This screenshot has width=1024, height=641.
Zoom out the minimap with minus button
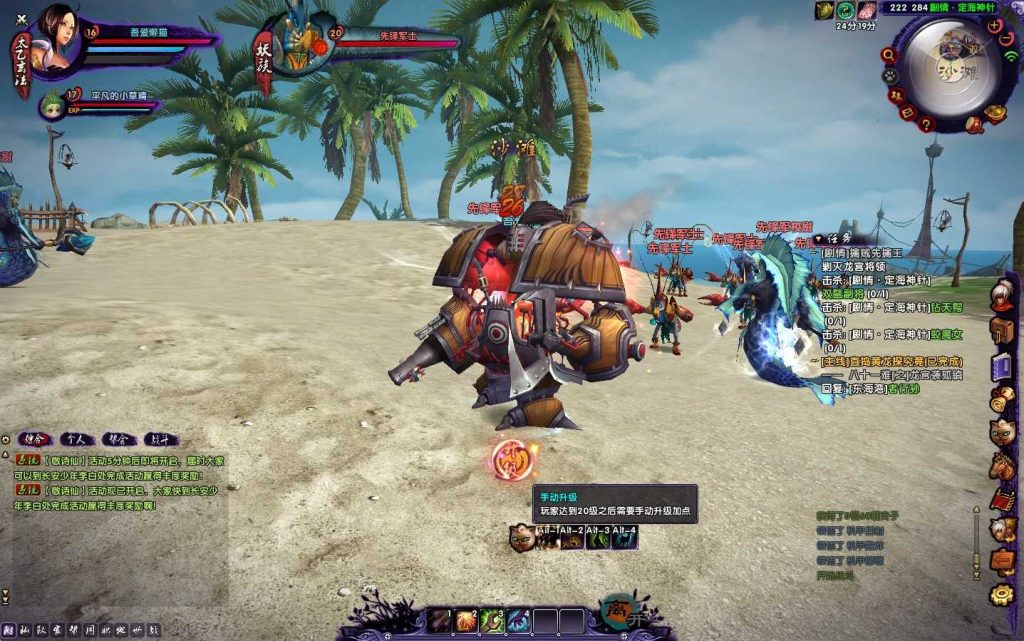pyautogui.click(x=1005, y=38)
